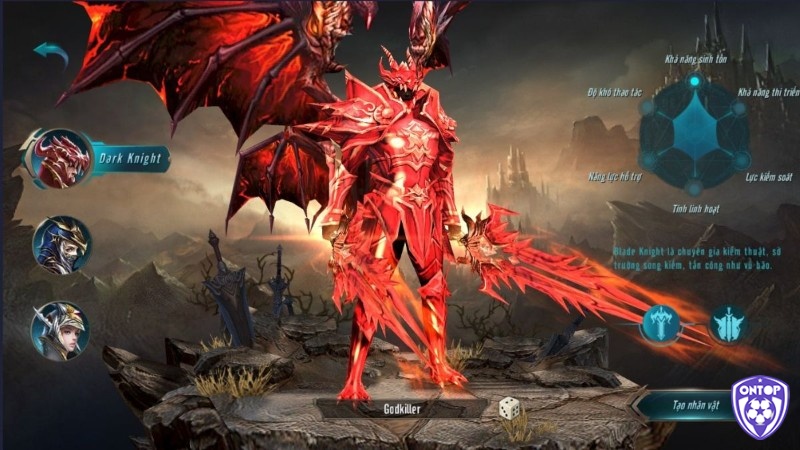Roll the dice for a random name
This screenshot has width=800, height=450.
pyautogui.click(x=509, y=408)
